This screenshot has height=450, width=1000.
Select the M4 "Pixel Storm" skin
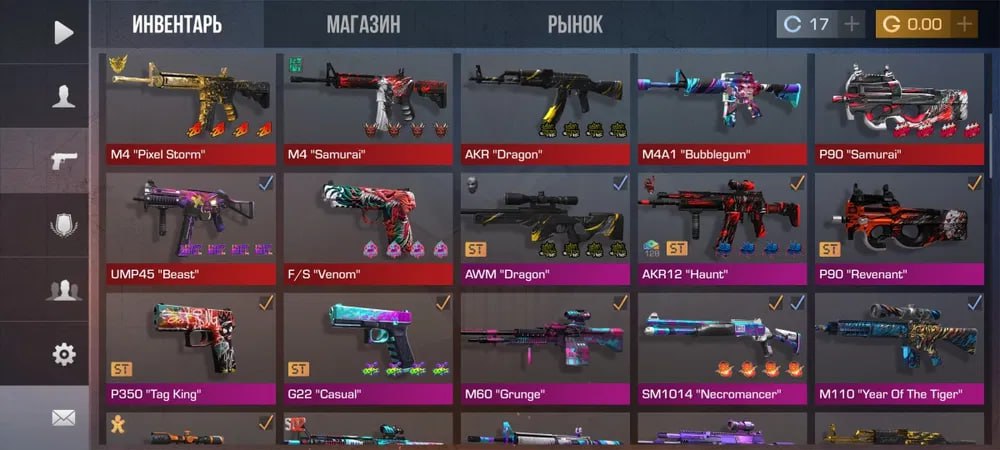(192, 110)
